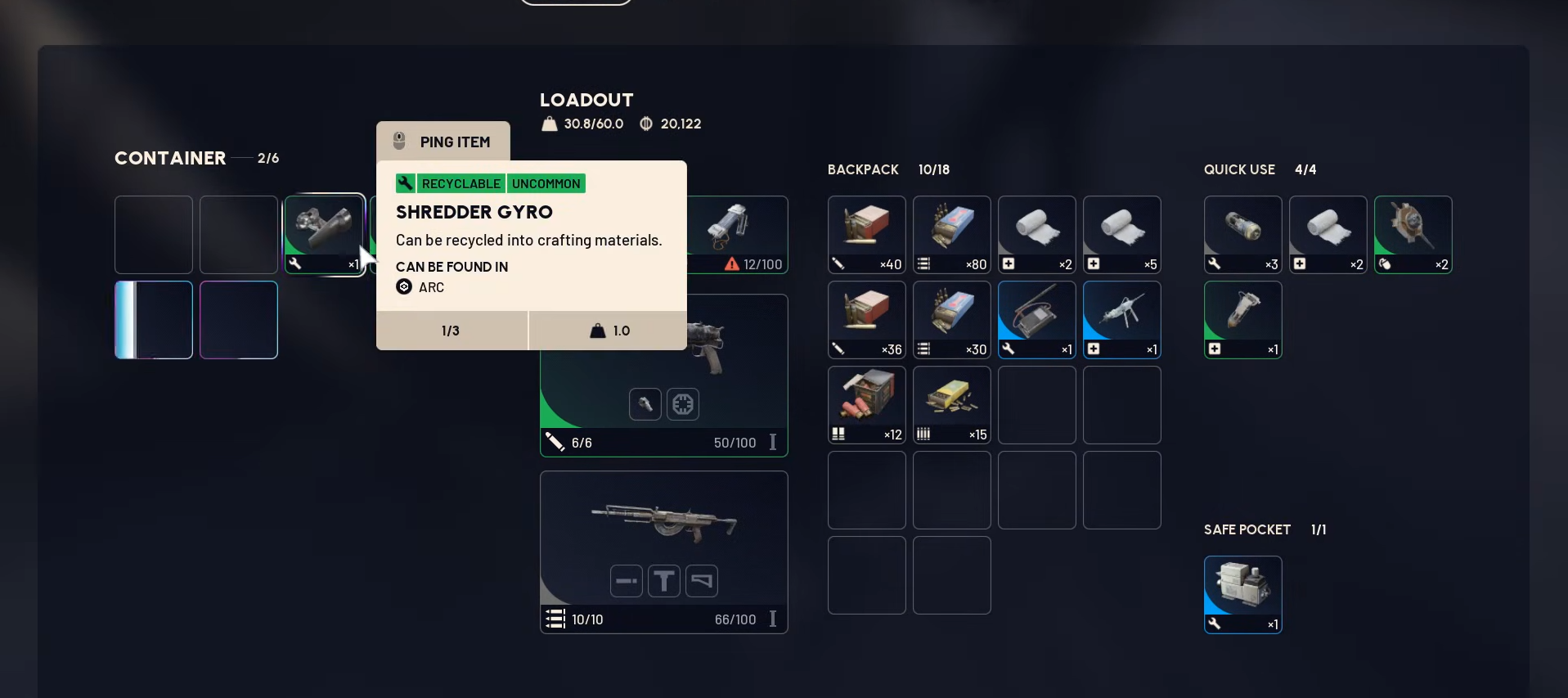Select the yellow ammo box stack of 15

click(x=951, y=404)
